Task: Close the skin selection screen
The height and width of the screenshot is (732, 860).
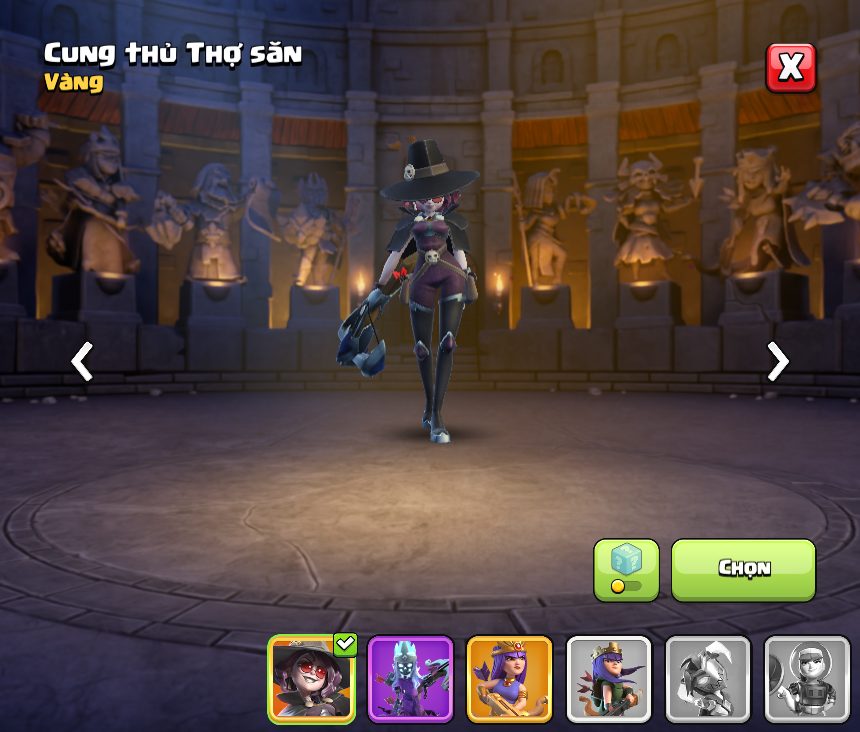Action: 790,68
